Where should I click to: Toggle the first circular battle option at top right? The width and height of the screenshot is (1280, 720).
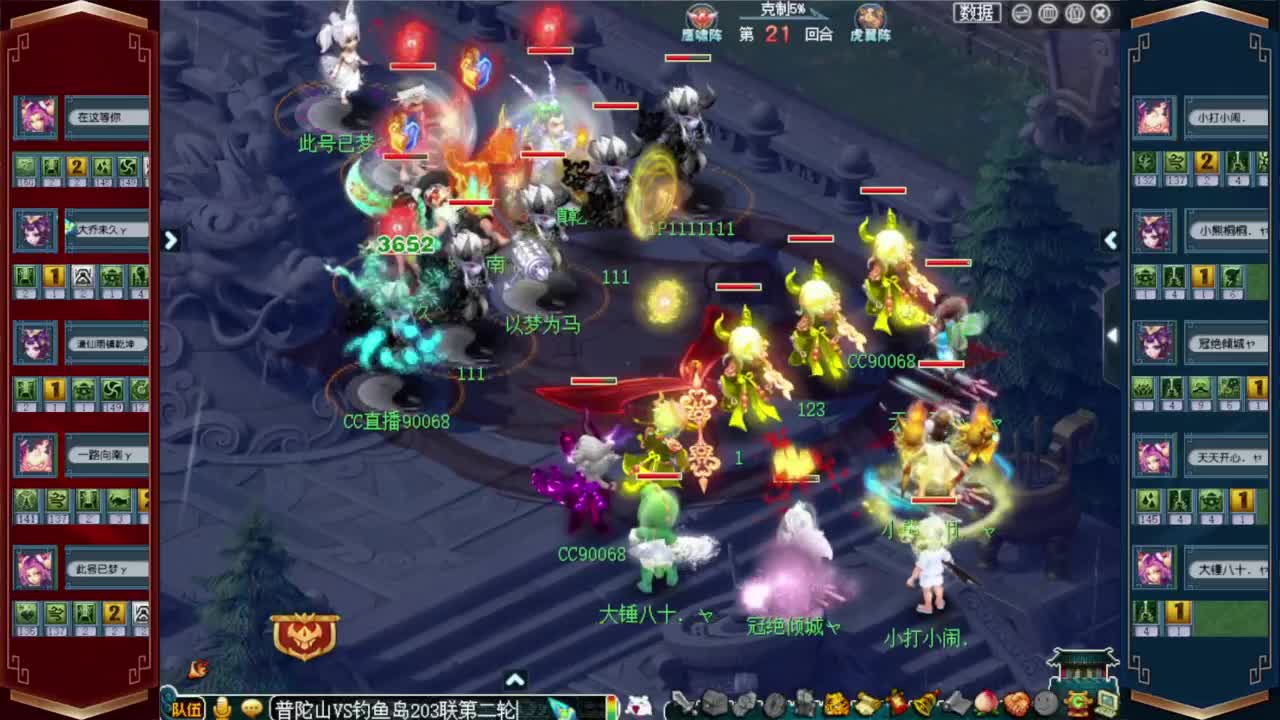click(x=1020, y=13)
